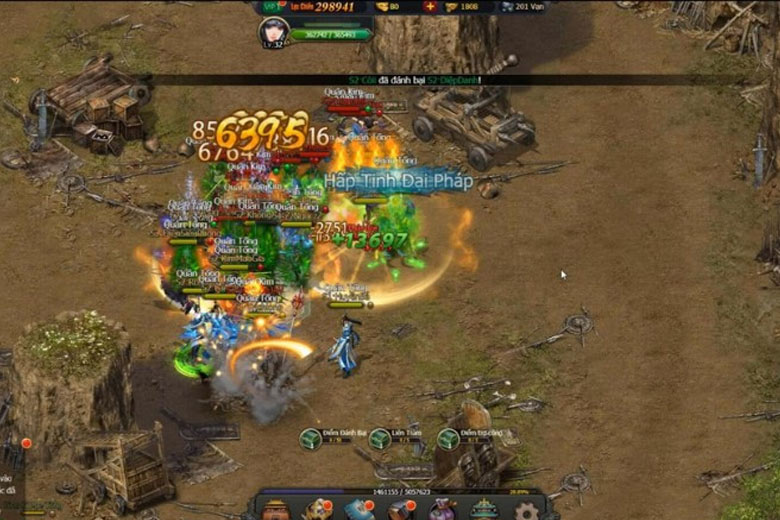Screen dimensions: 780x520
Task: Open the Điểm trợ công reward chest
Action: click(448, 438)
